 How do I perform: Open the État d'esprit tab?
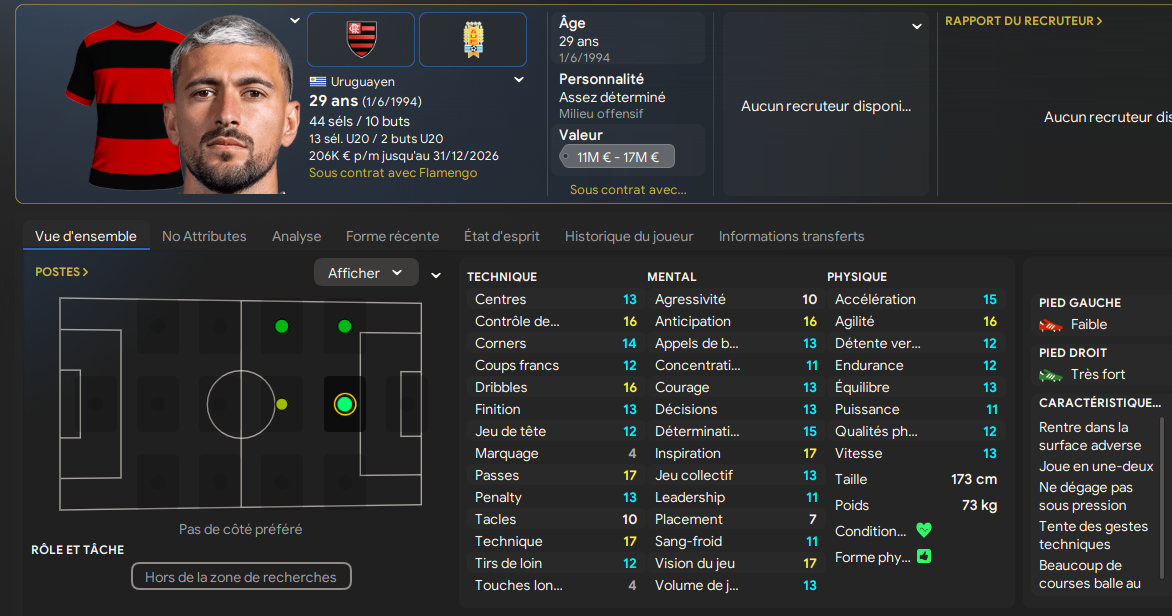(x=501, y=236)
